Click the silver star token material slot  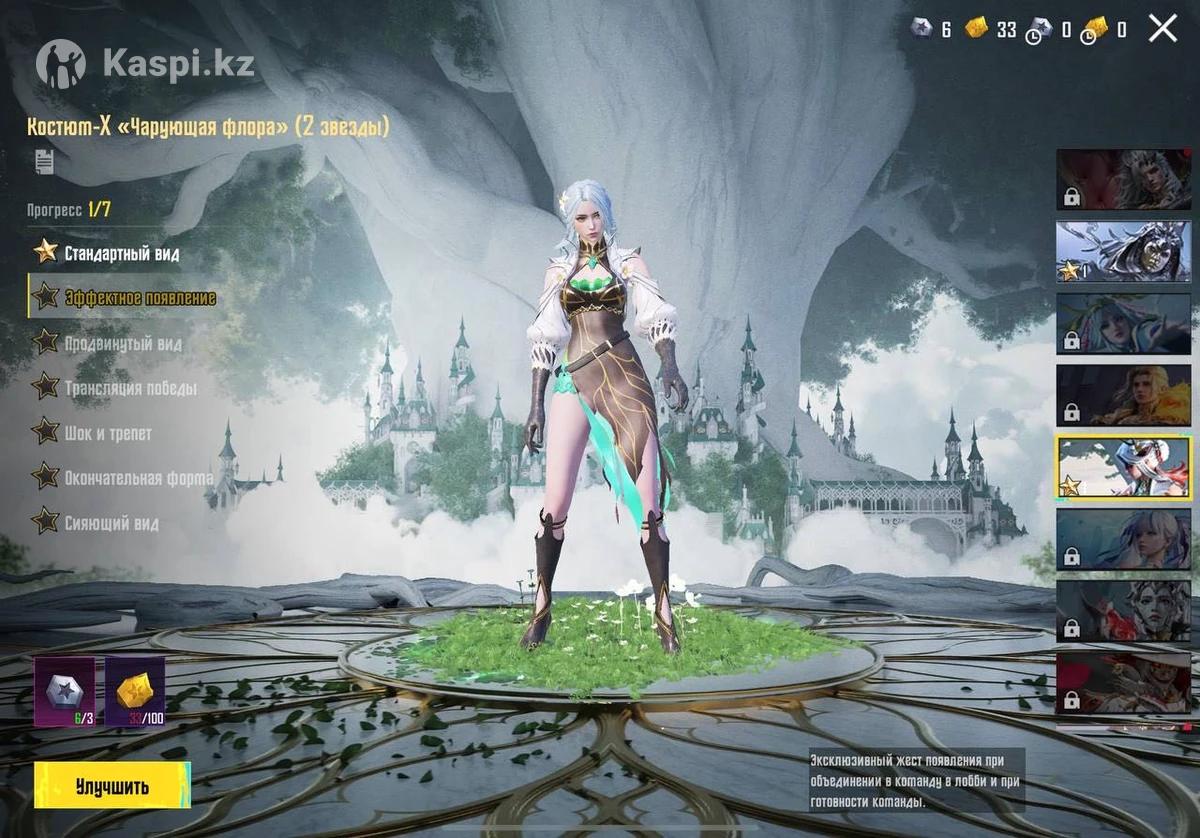click(65, 691)
